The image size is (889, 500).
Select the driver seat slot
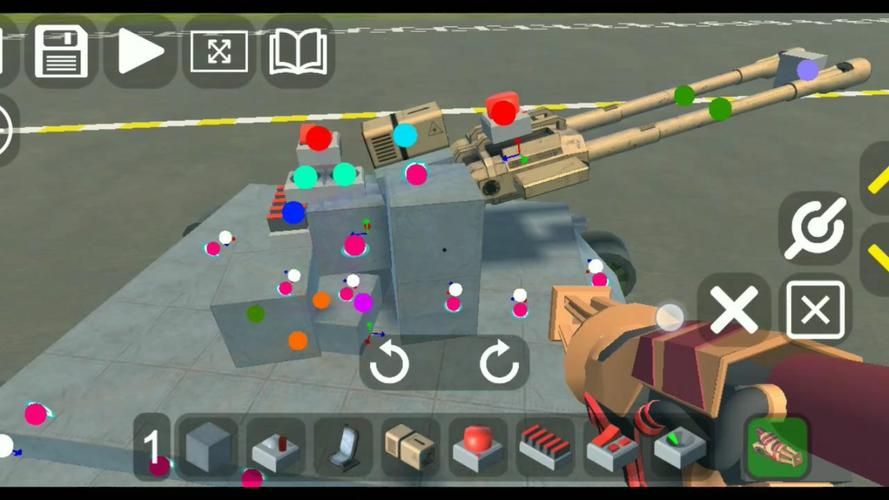(x=343, y=446)
